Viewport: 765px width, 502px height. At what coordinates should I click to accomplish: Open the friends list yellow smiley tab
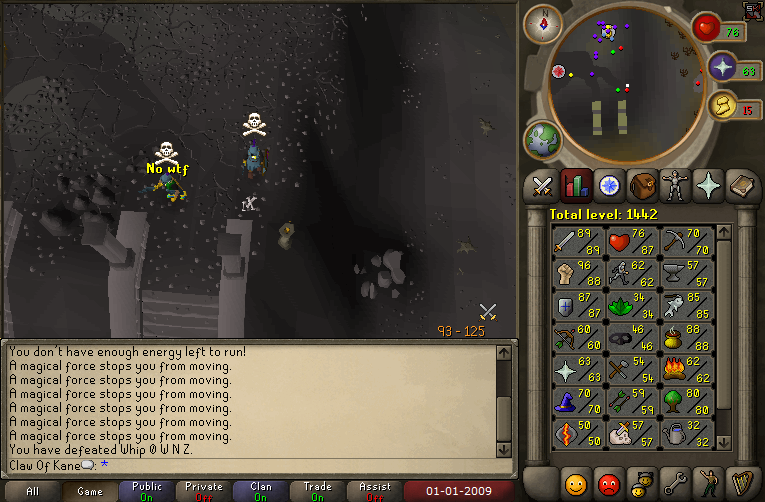tap(575, 481)
